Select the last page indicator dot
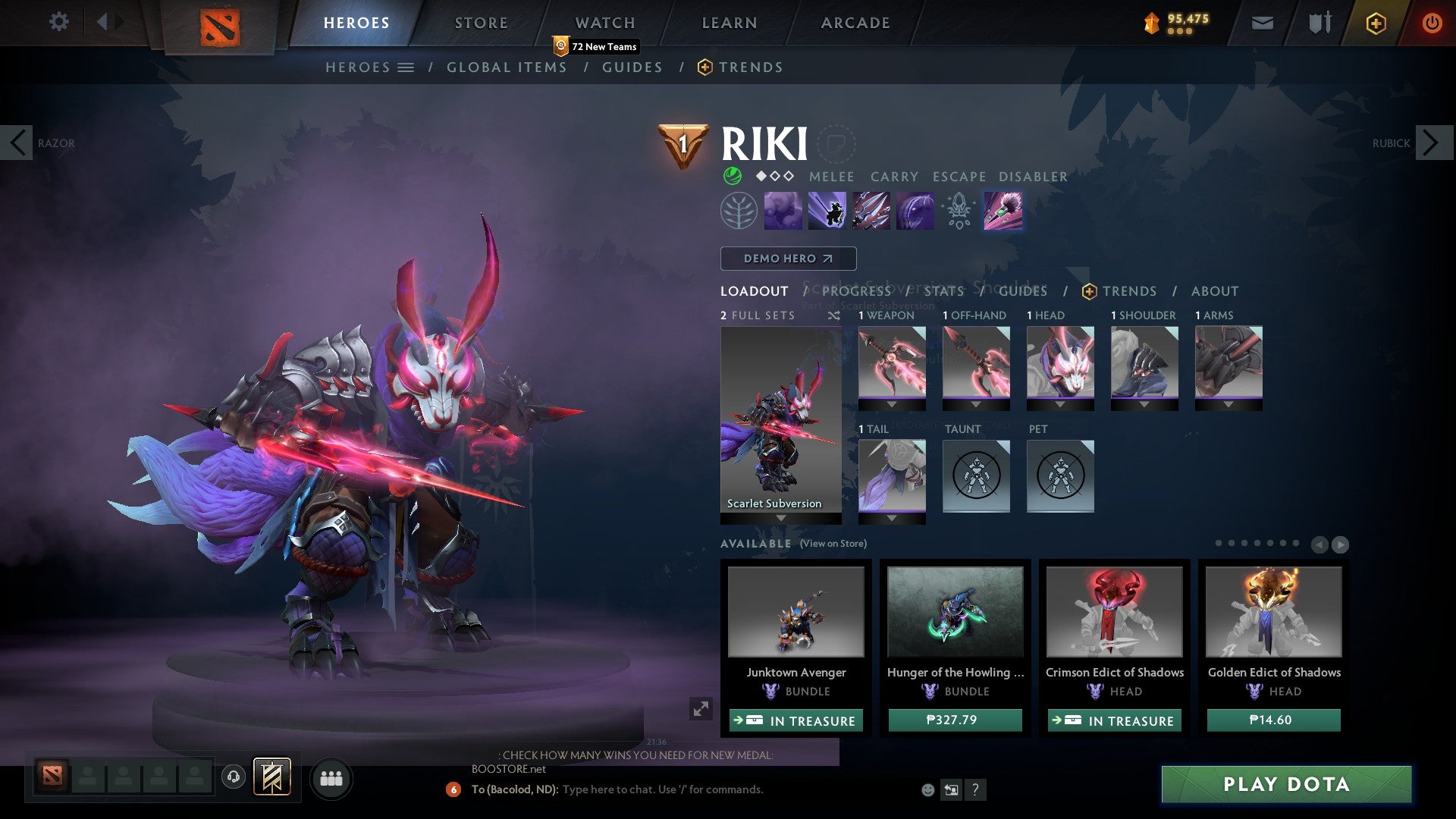 (1296, 543)
